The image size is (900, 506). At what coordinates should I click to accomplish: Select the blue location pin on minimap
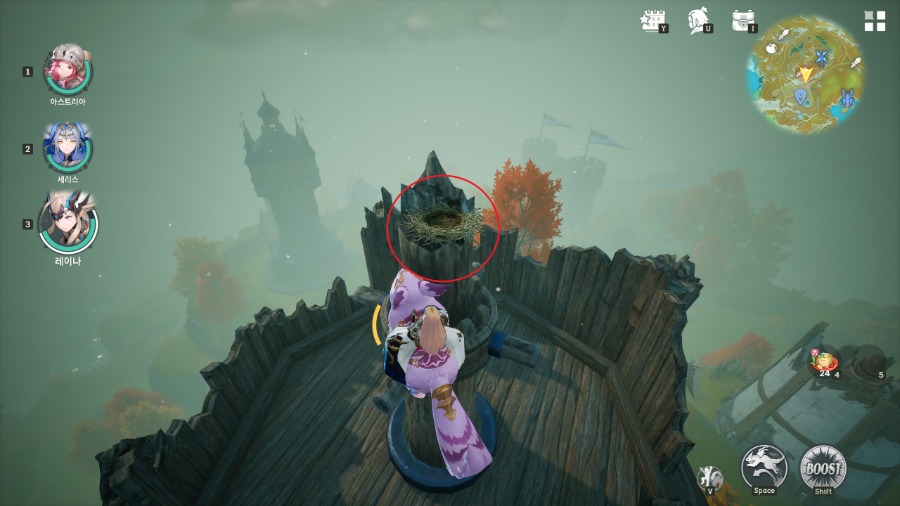[801, 96]
